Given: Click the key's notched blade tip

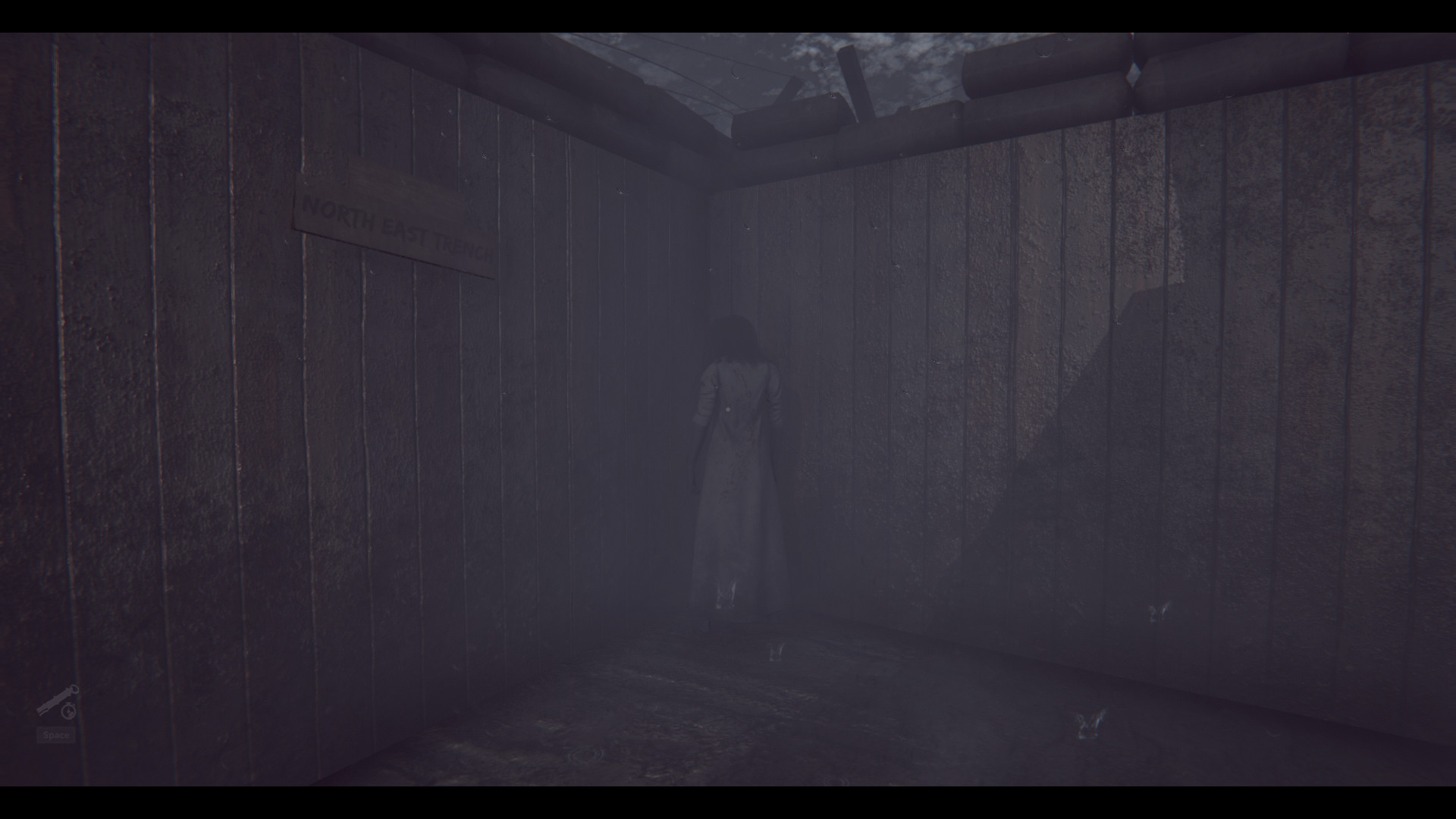Looking at the screenshot, I should (x=40, y=711).
